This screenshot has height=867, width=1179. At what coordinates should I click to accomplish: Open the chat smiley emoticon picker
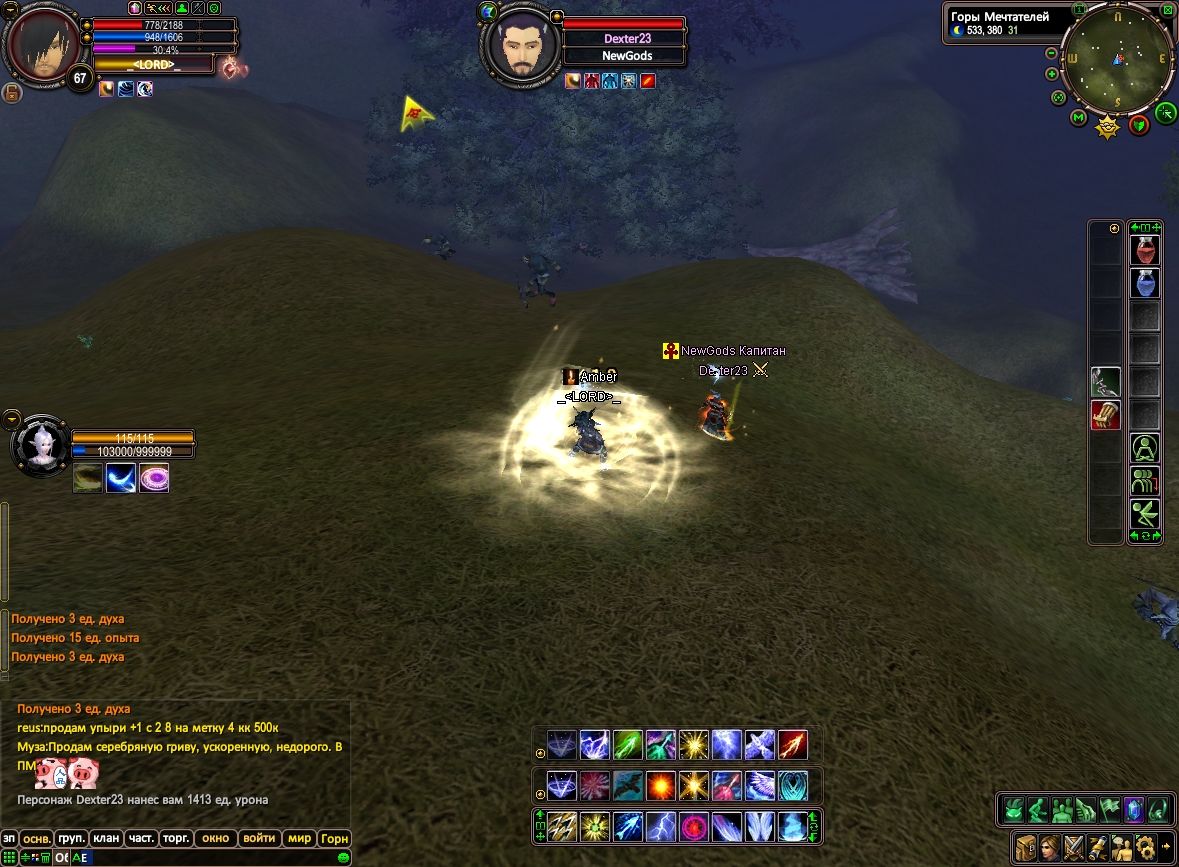click(344, 857)
